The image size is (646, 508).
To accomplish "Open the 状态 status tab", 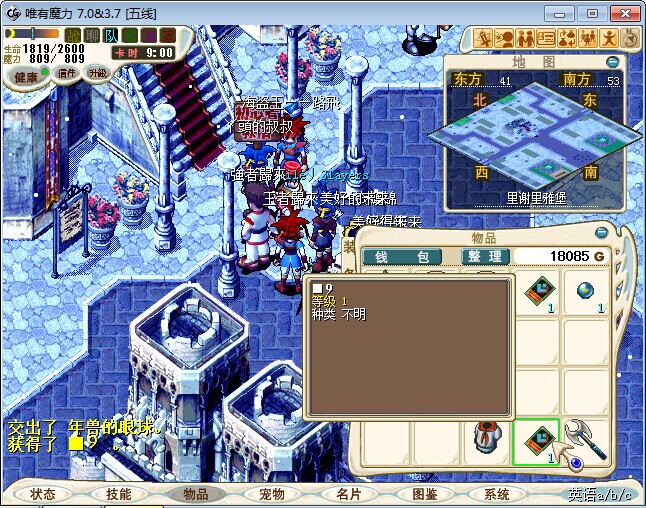I will (x=43, y=494).
